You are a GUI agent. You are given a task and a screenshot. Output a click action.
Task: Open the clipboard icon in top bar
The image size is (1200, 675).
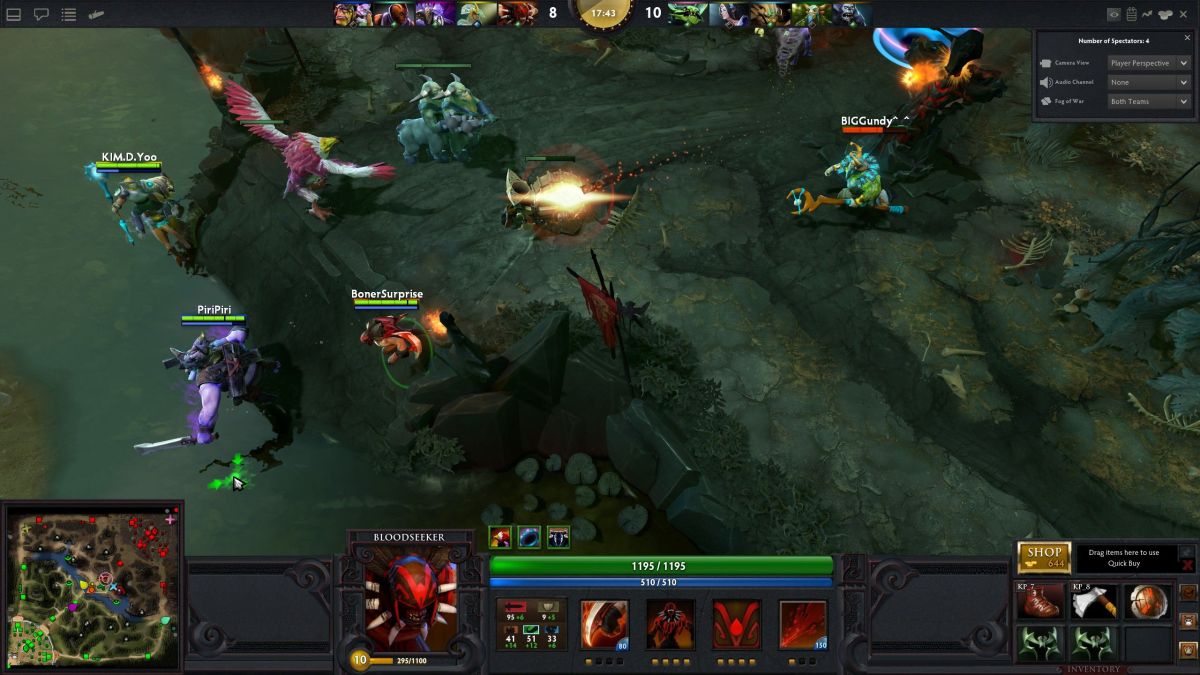pos(1131,14)
